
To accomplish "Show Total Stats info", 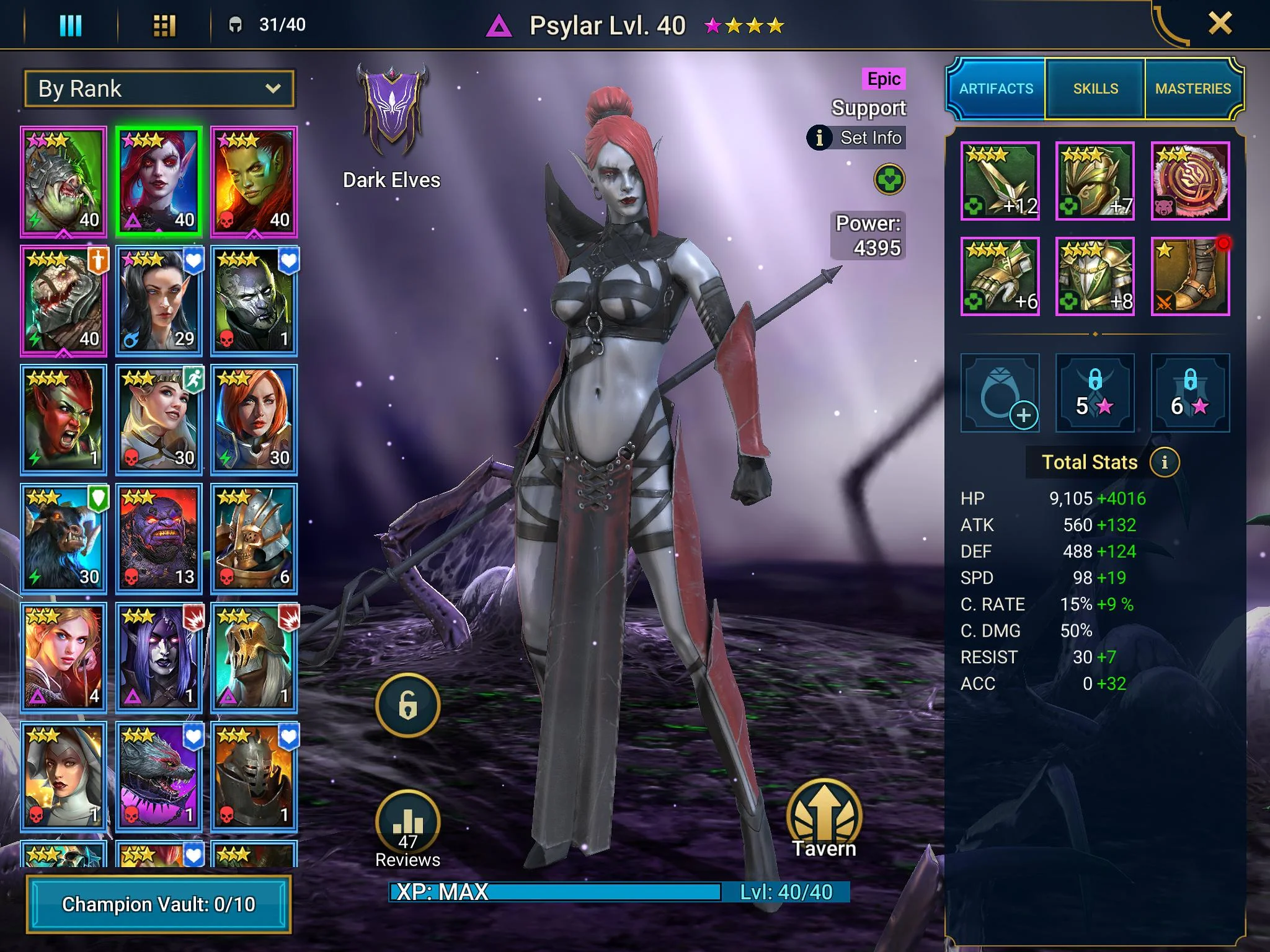I will [1164, 462].
